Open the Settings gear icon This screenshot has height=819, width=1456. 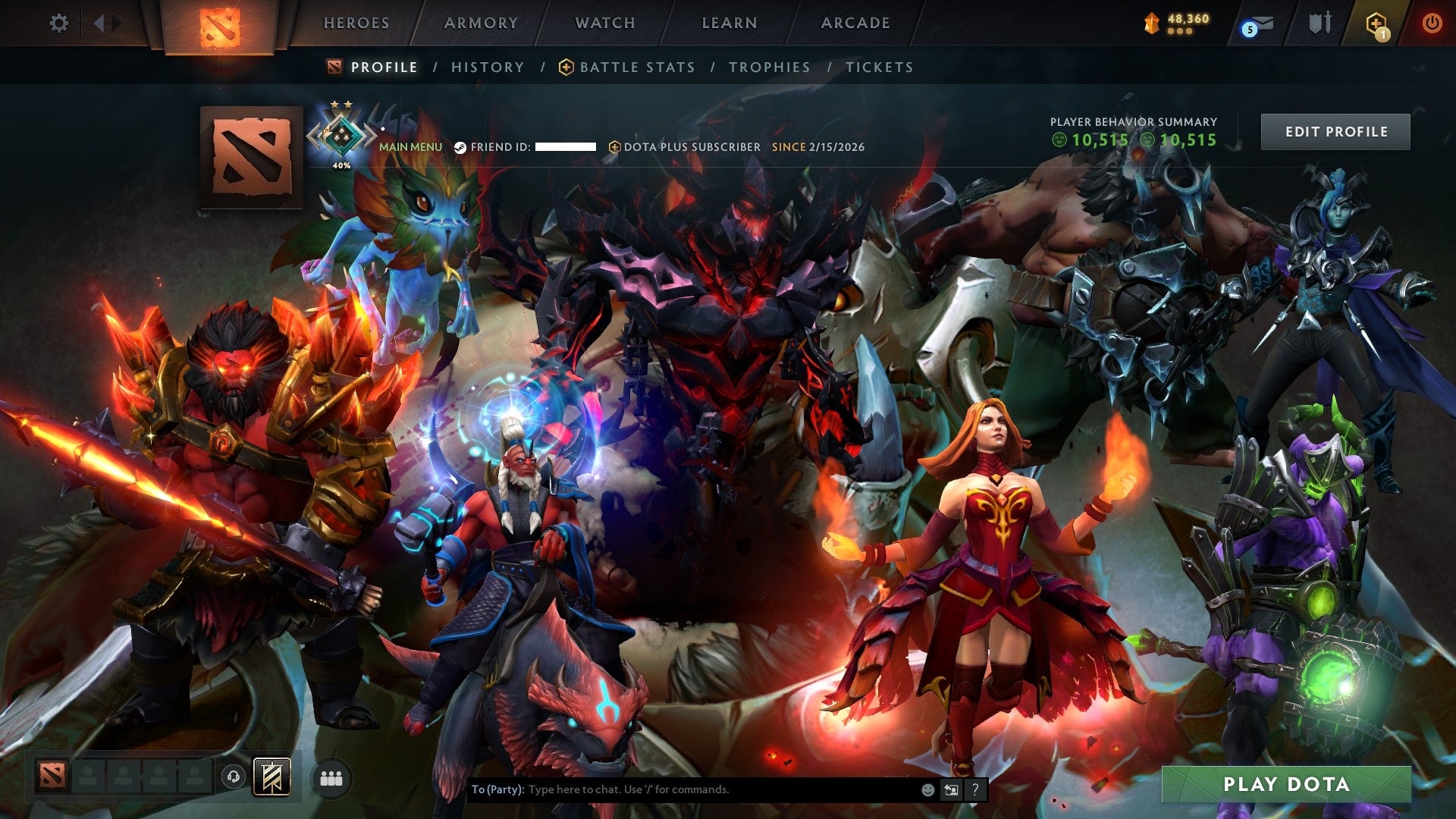click(x=58, y=24)
